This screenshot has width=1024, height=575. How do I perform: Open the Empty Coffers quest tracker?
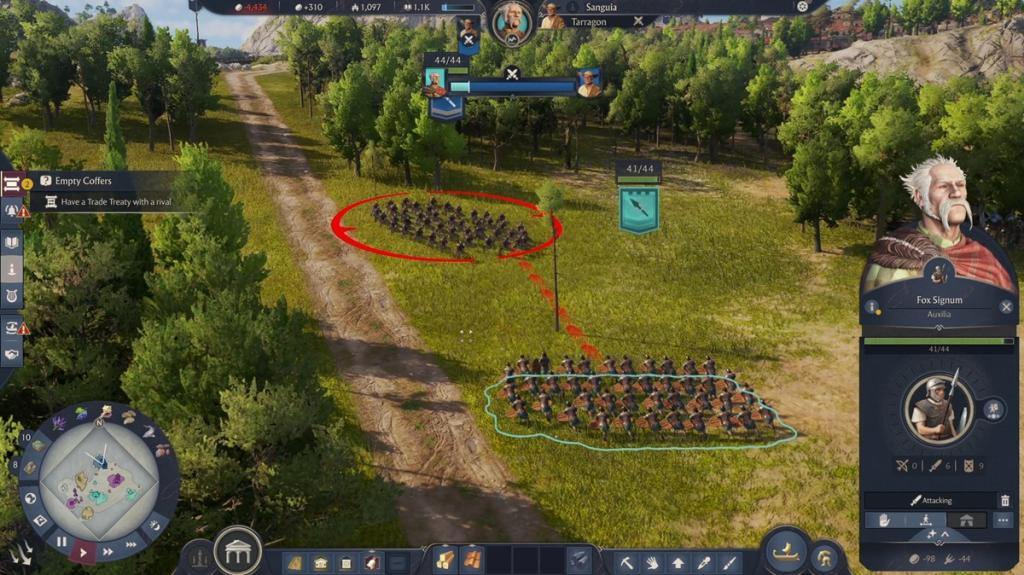pyautogui.click(x=84, y=181)
